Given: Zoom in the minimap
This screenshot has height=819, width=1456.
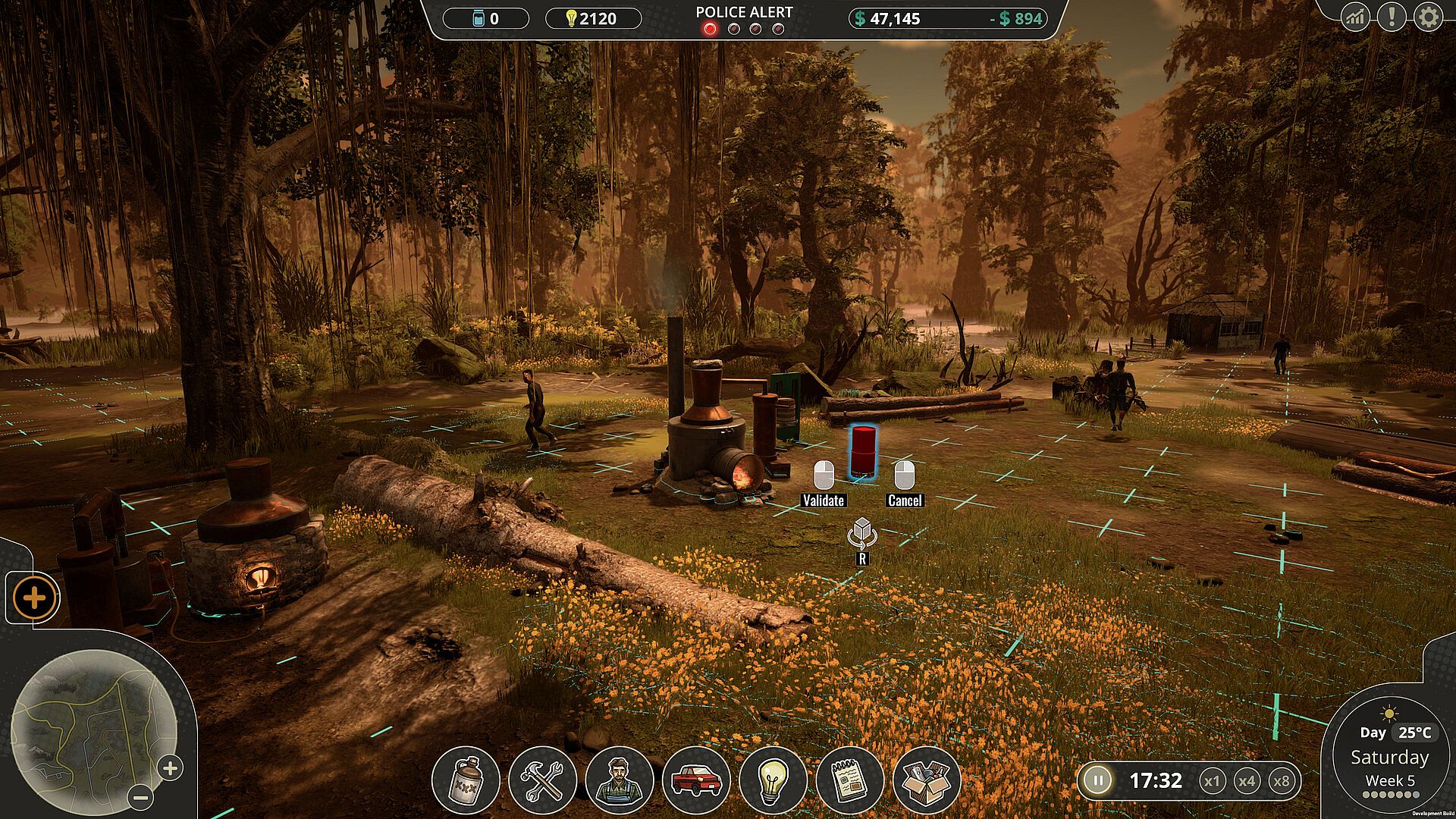Looking at the screenshot, I should point(170,768).
